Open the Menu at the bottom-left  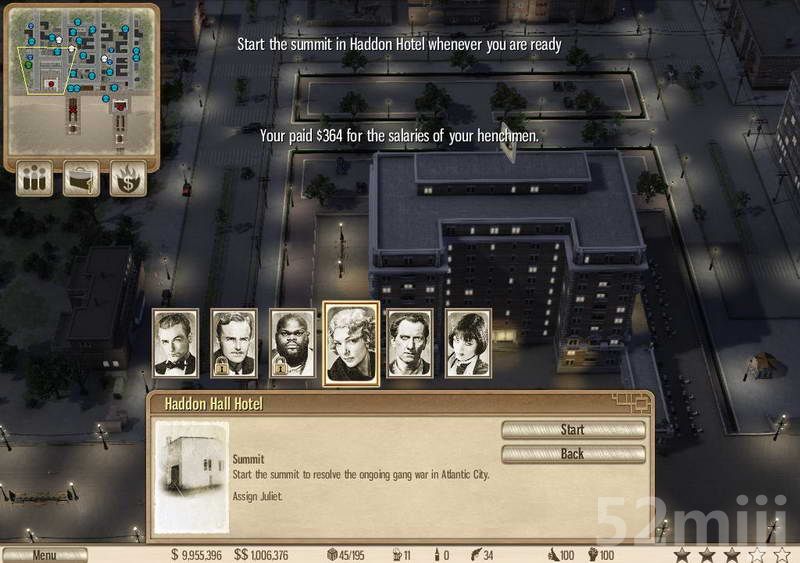44,555
